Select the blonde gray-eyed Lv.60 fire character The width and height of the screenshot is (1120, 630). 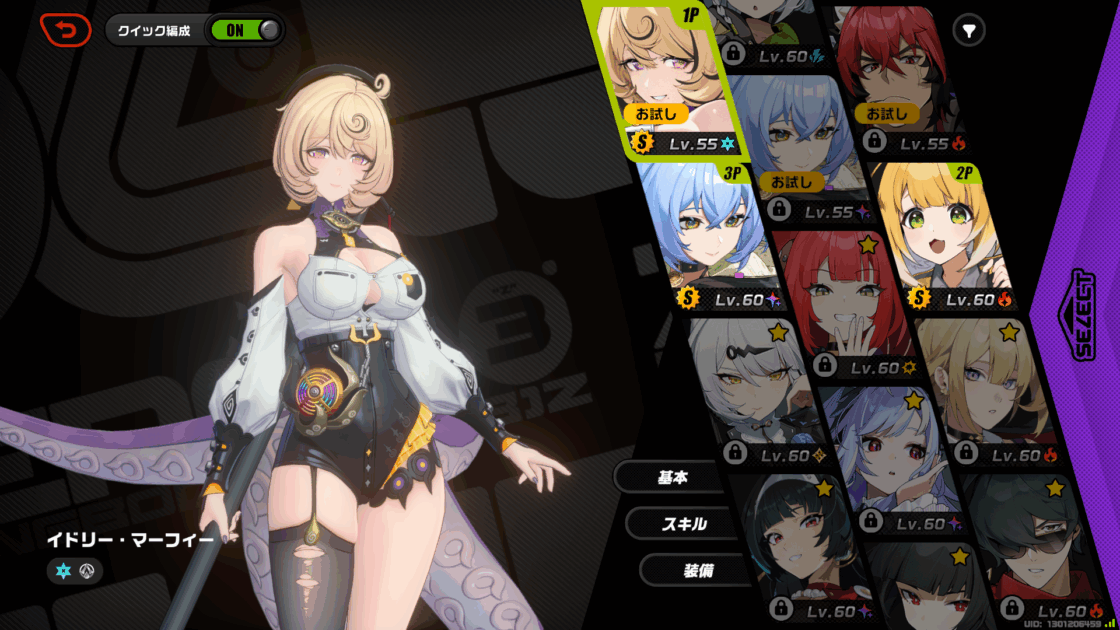(985, 385)
